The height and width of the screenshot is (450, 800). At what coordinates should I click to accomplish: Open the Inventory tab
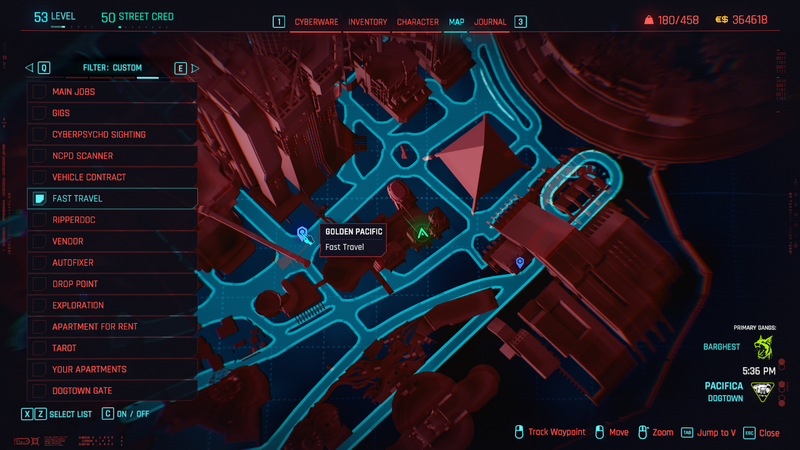[367, 21]
